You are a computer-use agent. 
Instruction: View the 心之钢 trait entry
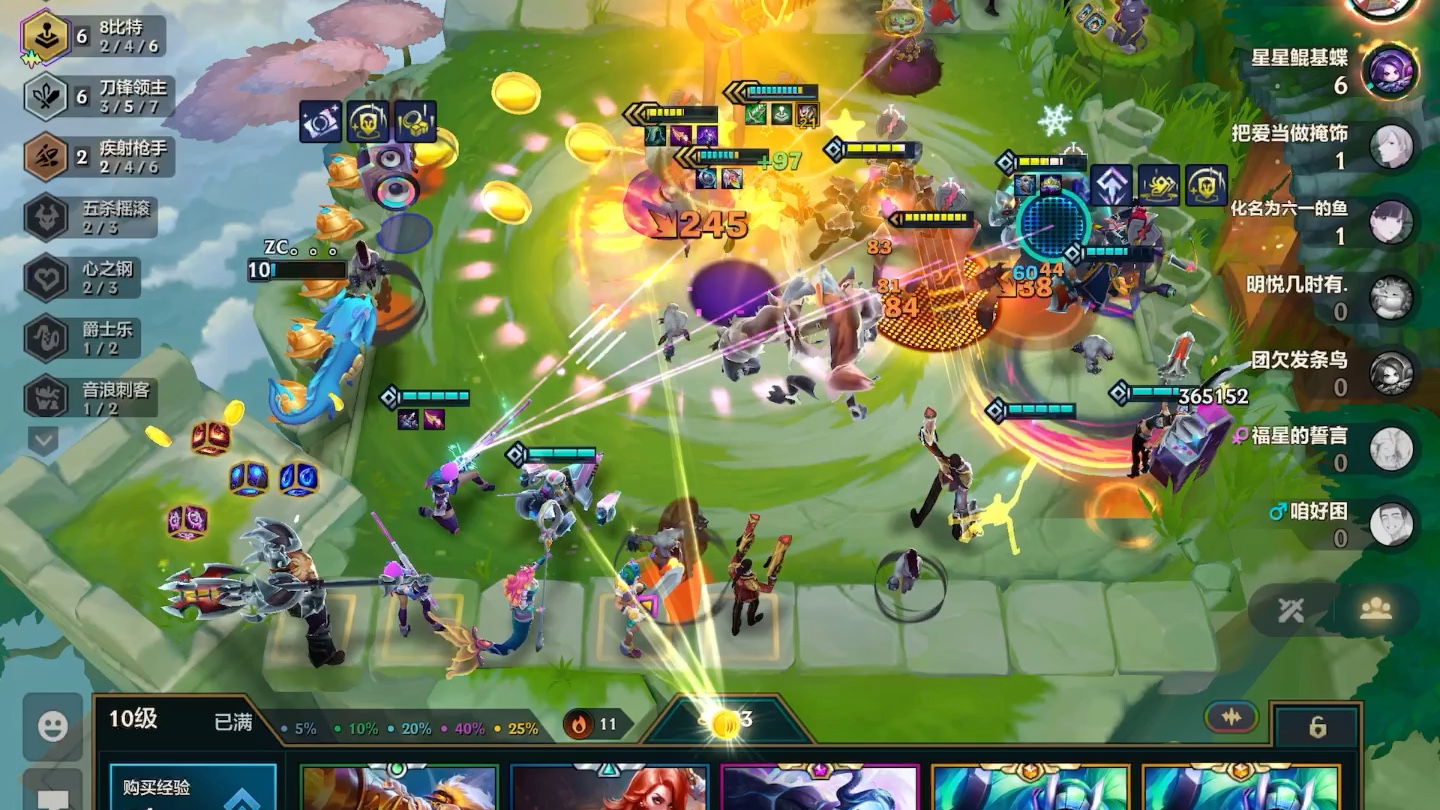click(91, 278)
